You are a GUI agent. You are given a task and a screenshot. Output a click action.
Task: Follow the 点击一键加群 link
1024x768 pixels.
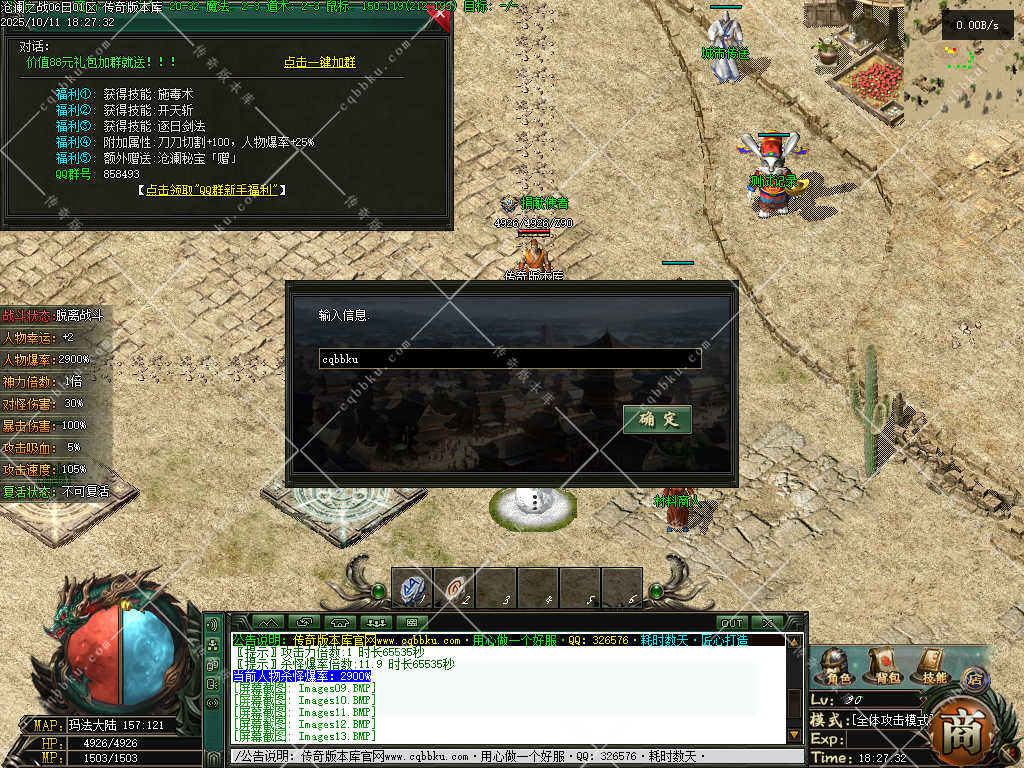319,62
